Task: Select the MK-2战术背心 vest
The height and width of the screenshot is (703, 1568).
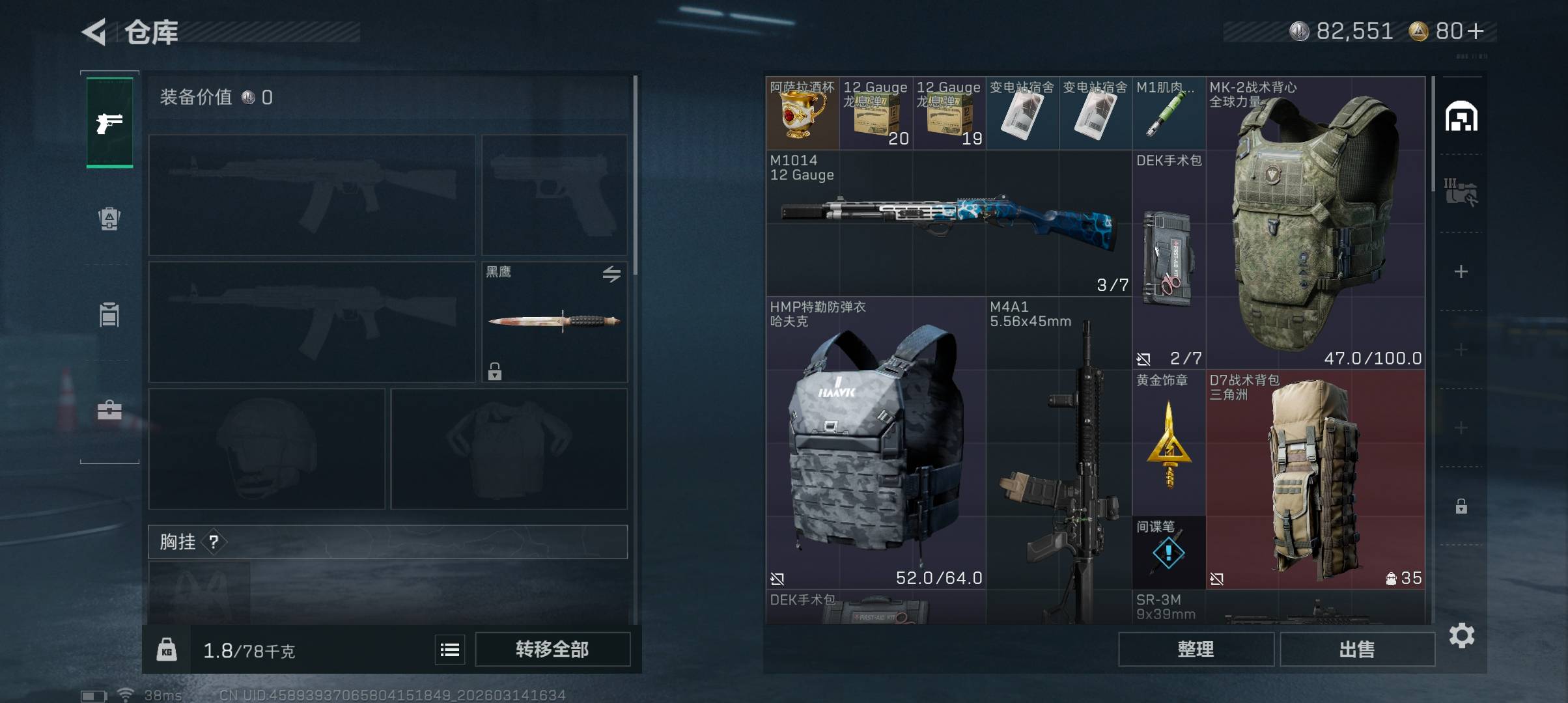Action: (x=1315, y=223)
